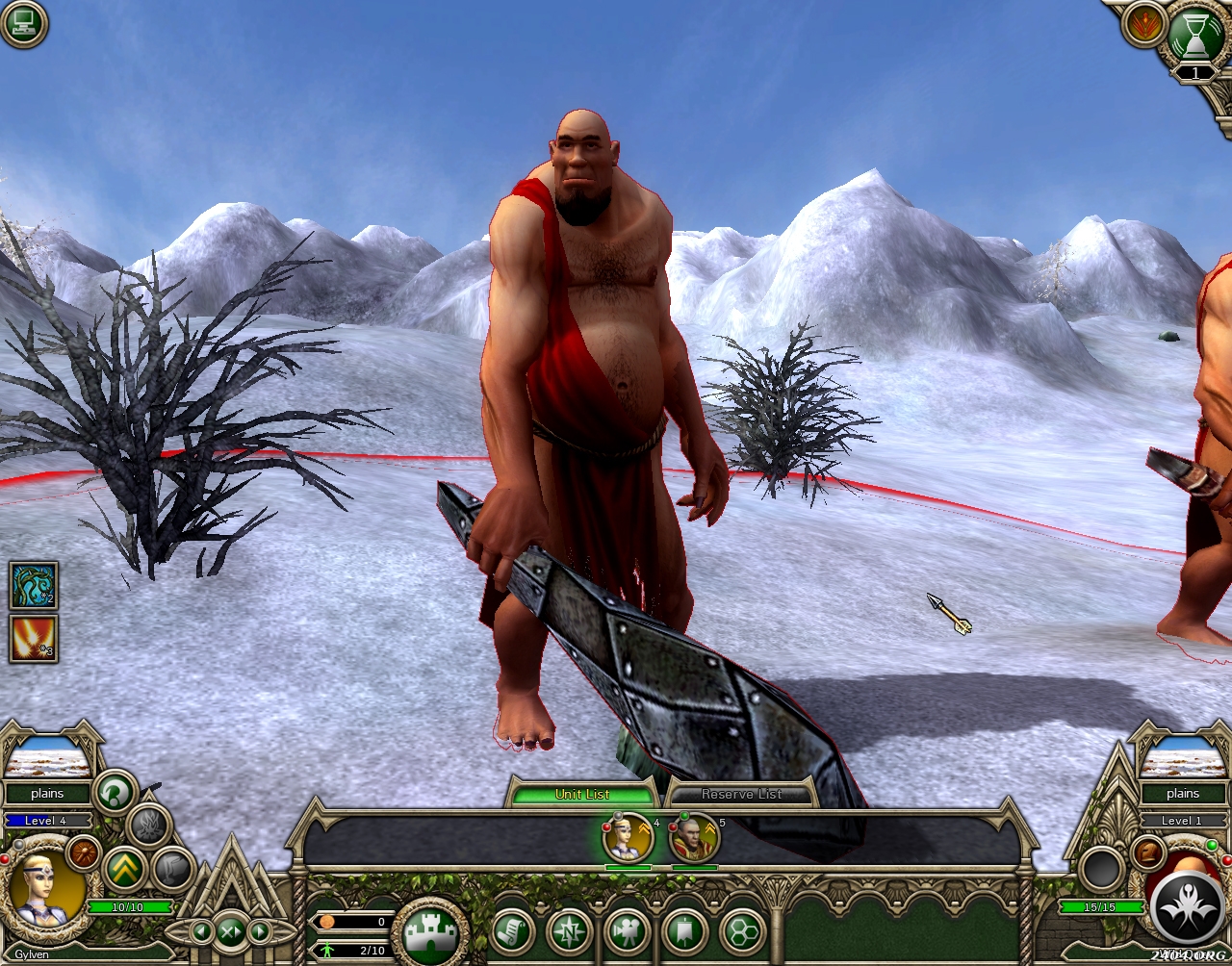The width and height of the screenshot is (1232, 966).
Task: Switch to the Unit List tab
Action: (582, 794)
